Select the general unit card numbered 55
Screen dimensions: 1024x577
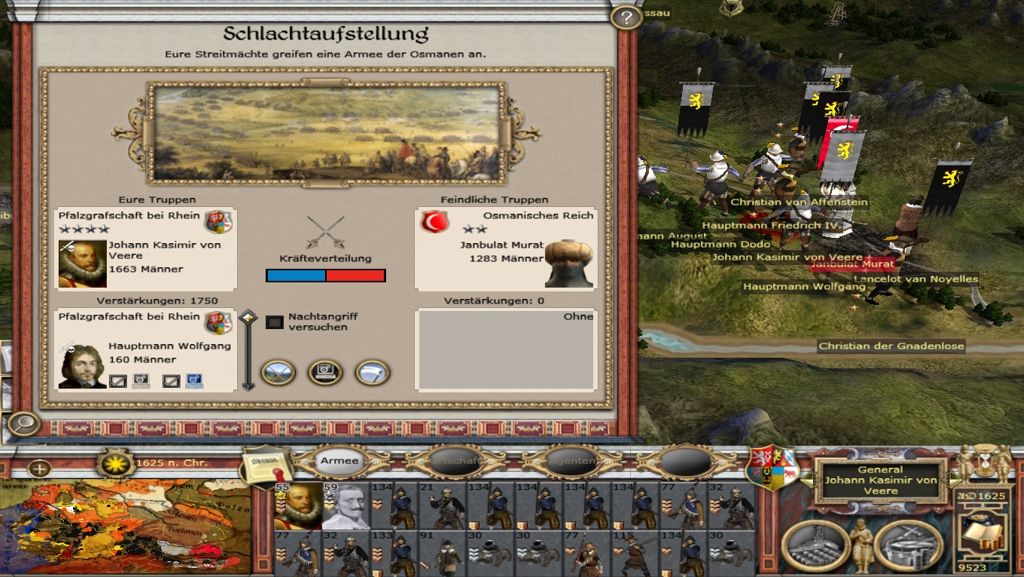[x=298, y=506]
